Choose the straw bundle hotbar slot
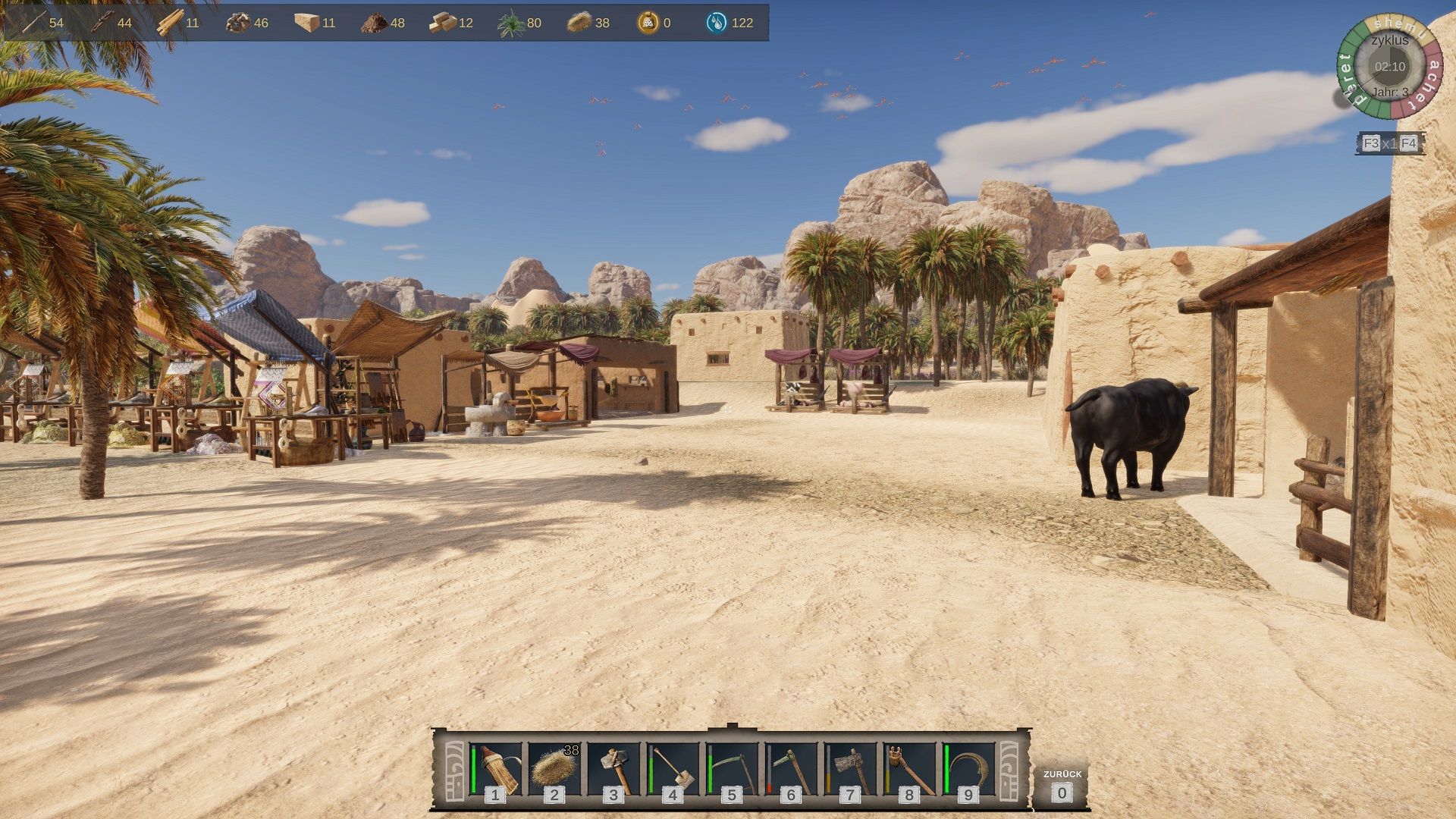The width and height of the screenshot is (1456, 819). [x=554, y=770]
